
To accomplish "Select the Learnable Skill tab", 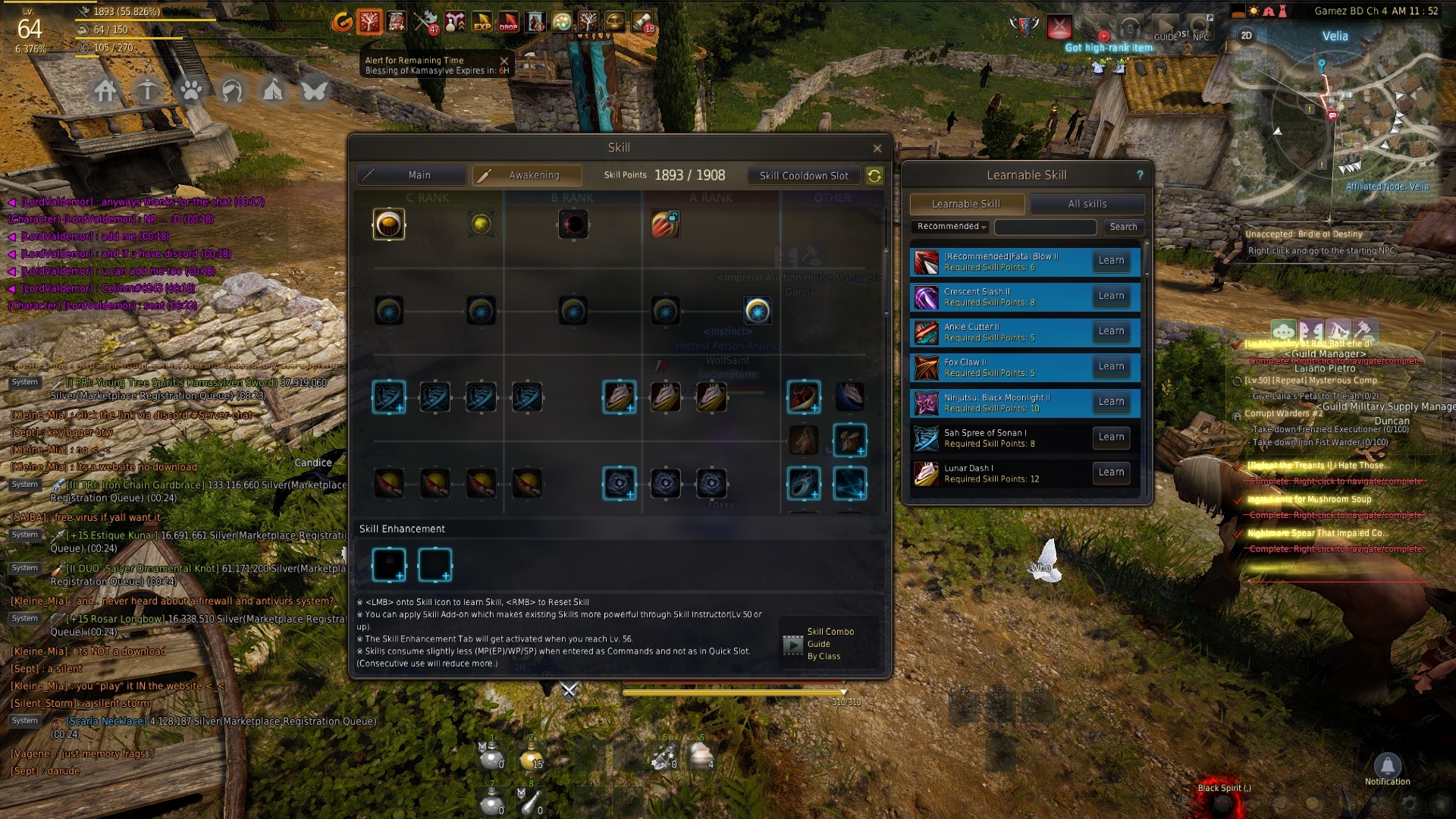I will tap(966, 204).
